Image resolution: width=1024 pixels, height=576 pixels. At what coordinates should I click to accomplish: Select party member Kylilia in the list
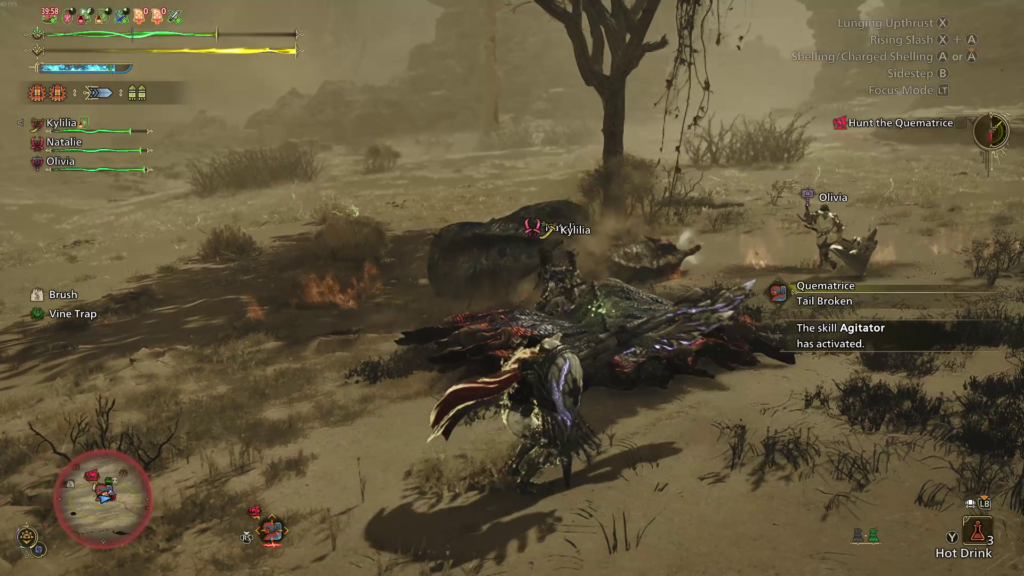click(x=61, y=123)
